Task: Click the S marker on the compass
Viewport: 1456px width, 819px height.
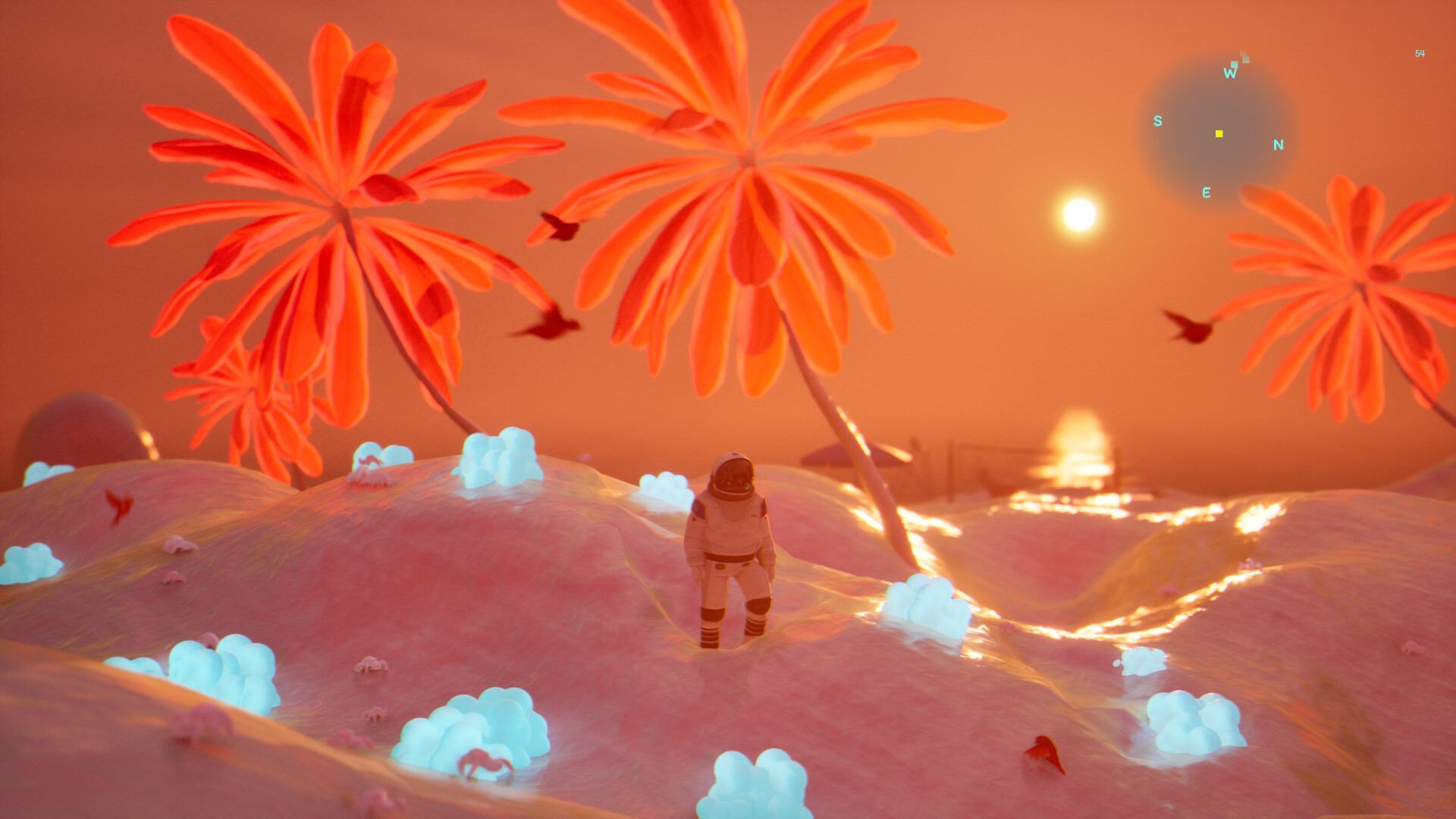Action: pos(1157,121)
